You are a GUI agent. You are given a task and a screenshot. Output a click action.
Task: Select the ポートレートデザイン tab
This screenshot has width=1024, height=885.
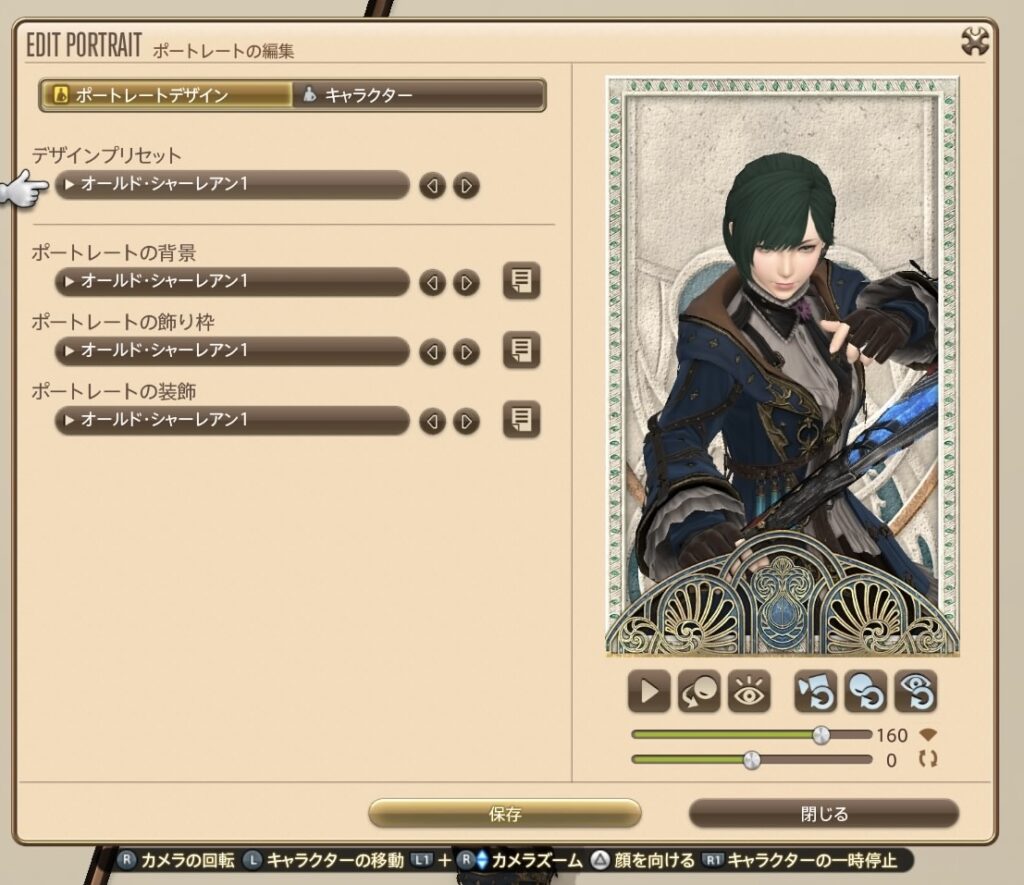[x=166, y=96]
